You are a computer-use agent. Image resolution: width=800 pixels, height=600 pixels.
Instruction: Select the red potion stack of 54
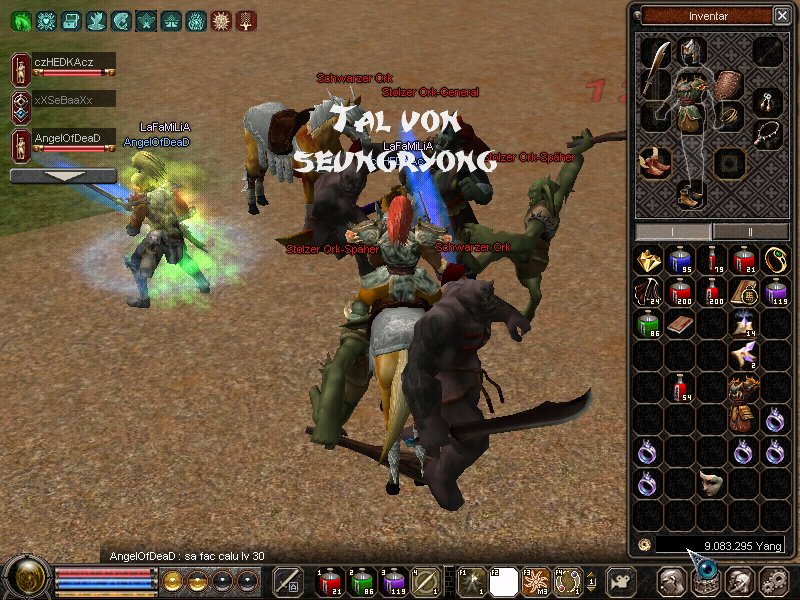(x=681, y=388)
